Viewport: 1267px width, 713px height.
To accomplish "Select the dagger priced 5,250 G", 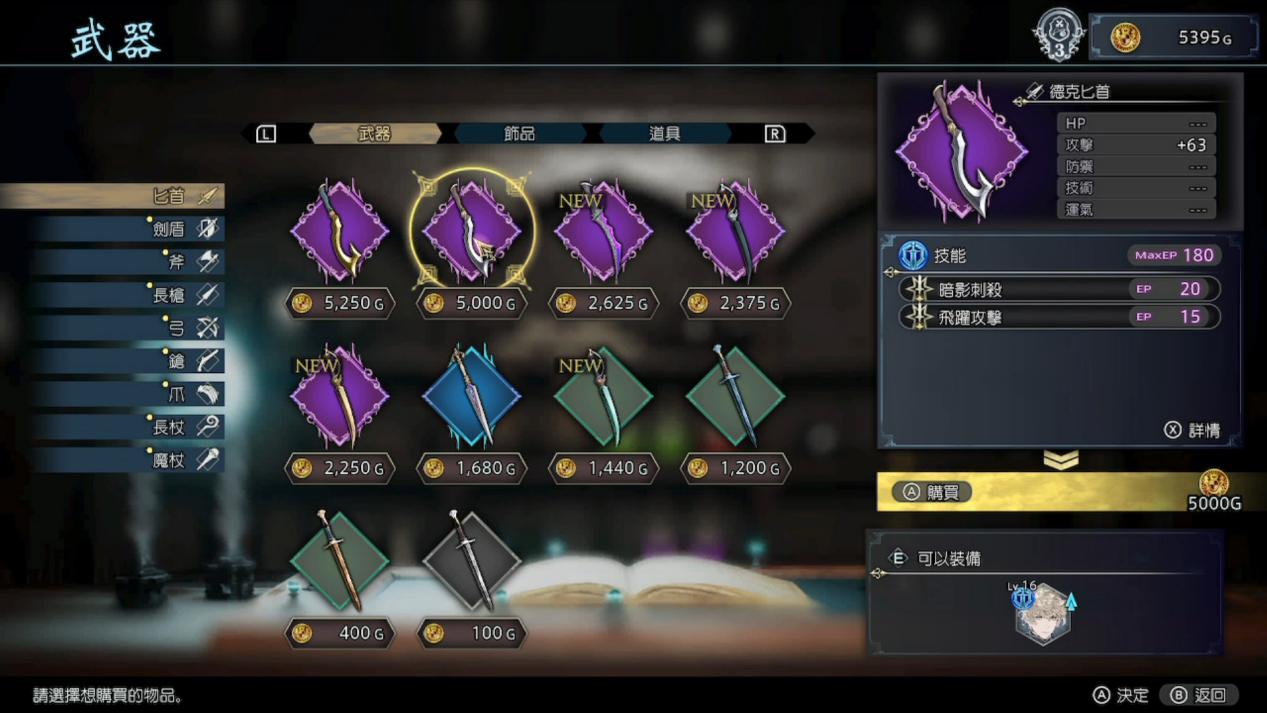I will click(340, 232).
